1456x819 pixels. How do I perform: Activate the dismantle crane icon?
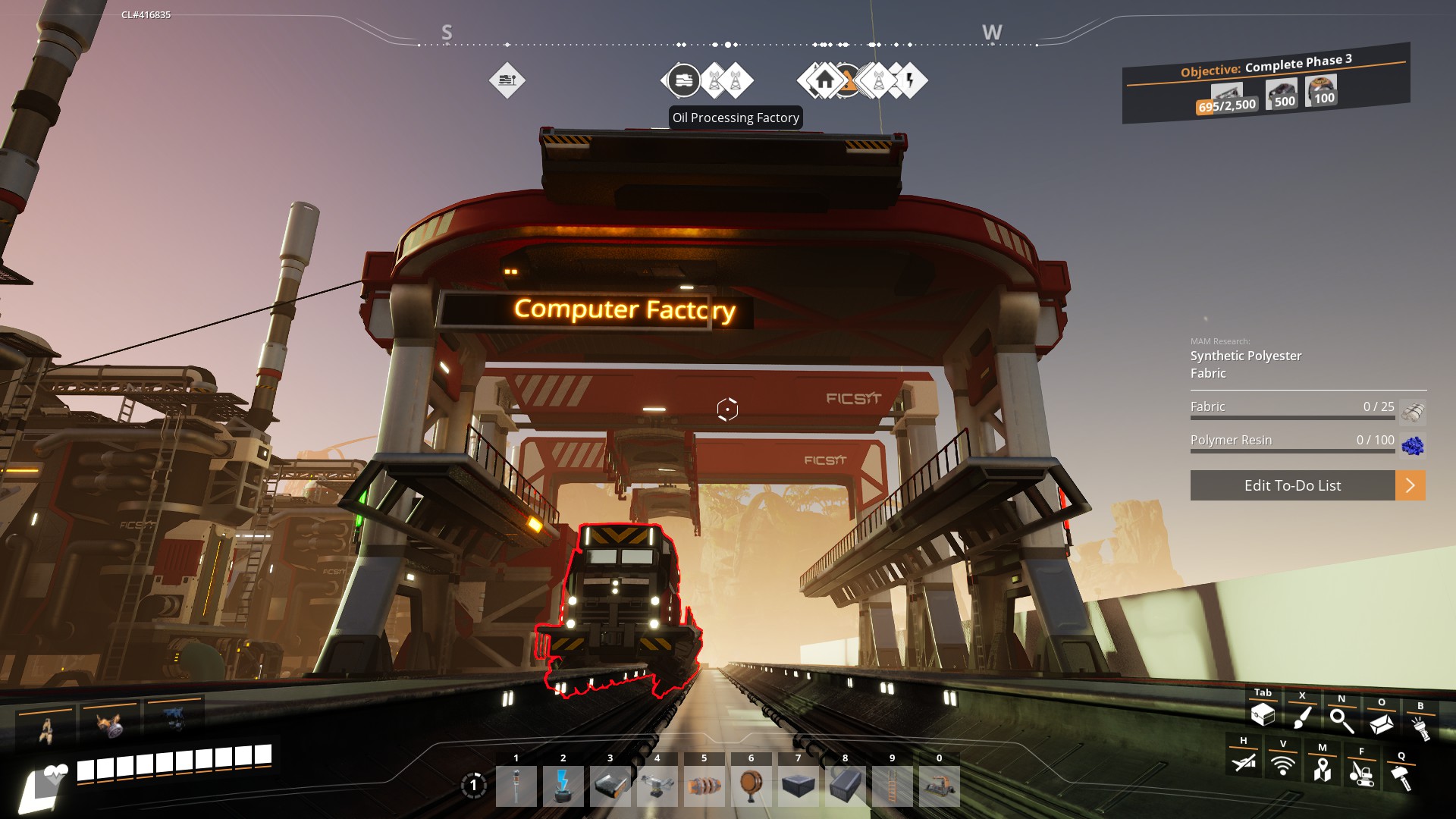point(1362,773)
